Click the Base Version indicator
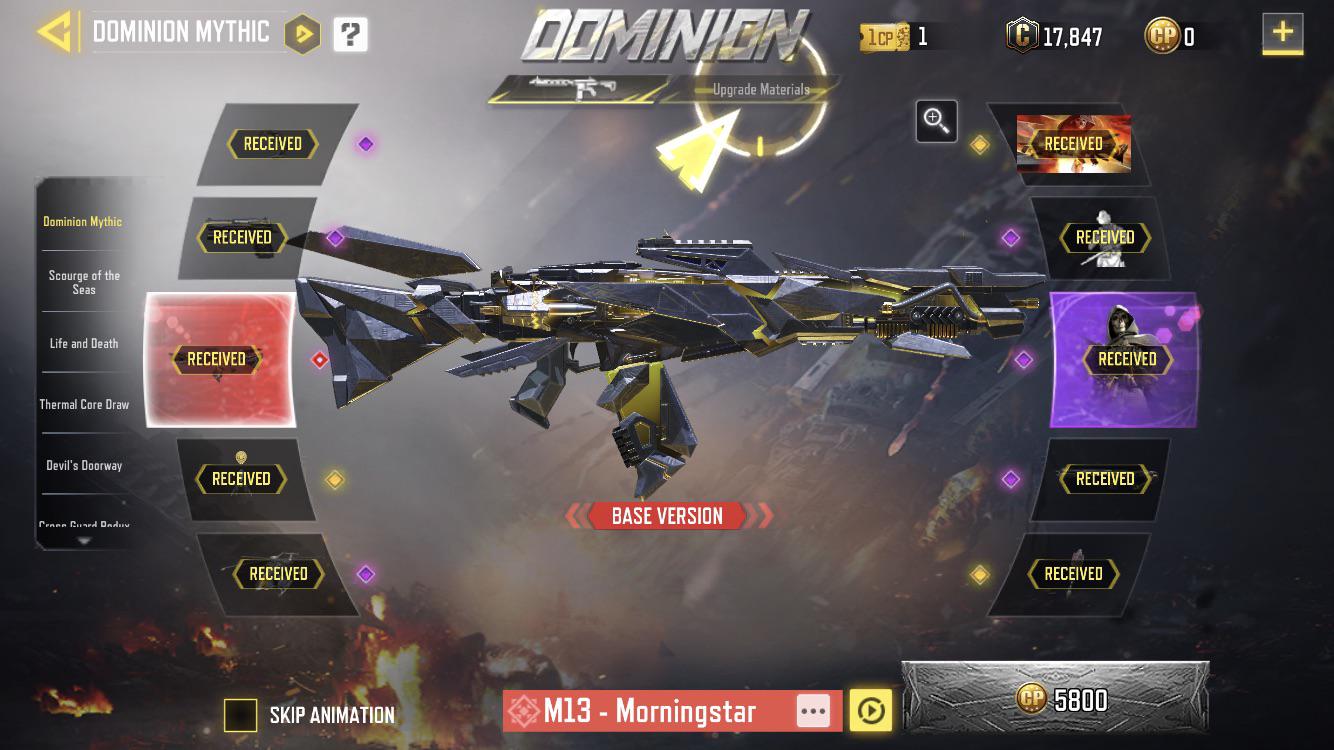Viewport: 1334px width, 750px height. (x=668, y=516)
